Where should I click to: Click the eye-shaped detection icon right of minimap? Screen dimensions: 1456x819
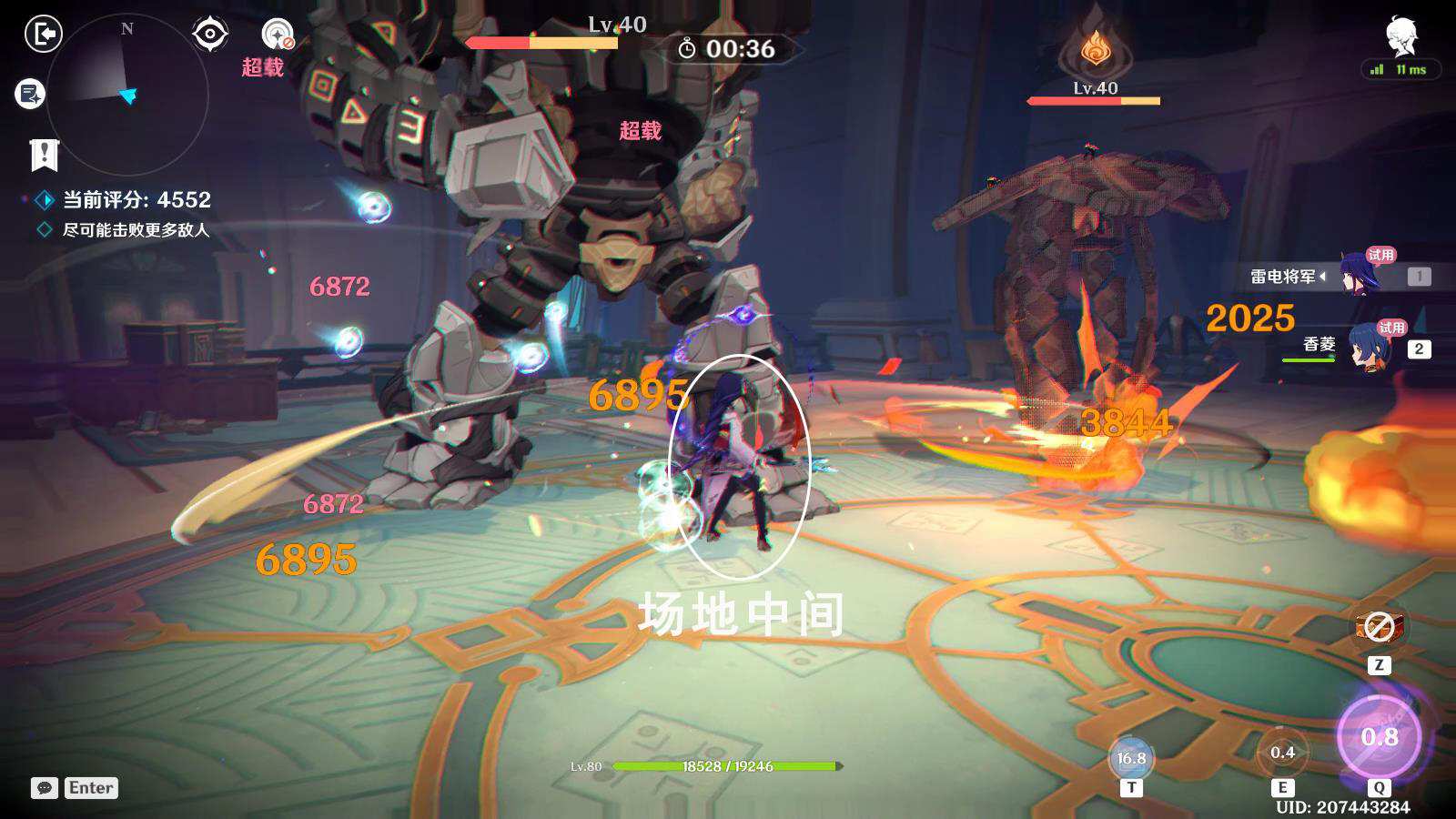pos(209,32)
